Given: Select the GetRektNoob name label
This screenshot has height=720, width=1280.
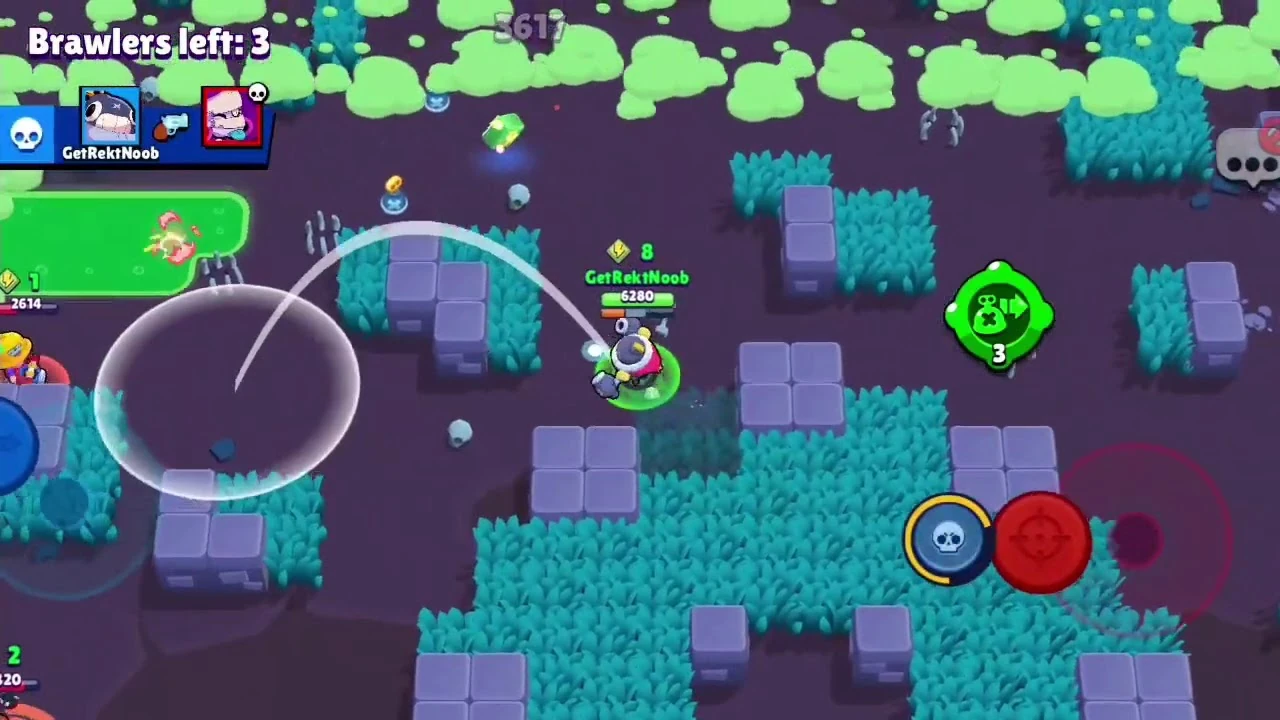Looking at the screenshot, I should [638, 277].
